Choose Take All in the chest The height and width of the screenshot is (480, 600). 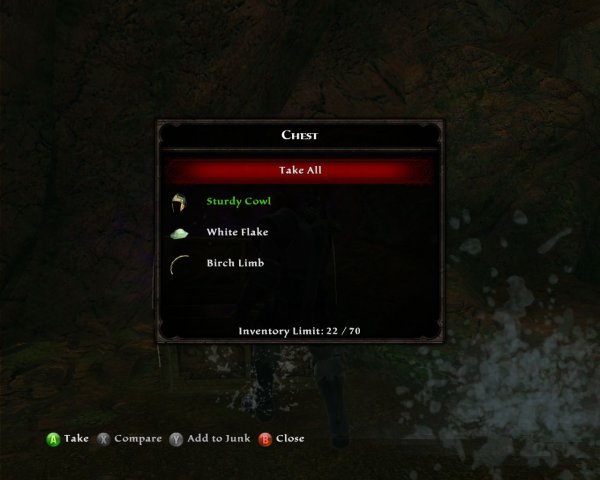coord(300,170)
